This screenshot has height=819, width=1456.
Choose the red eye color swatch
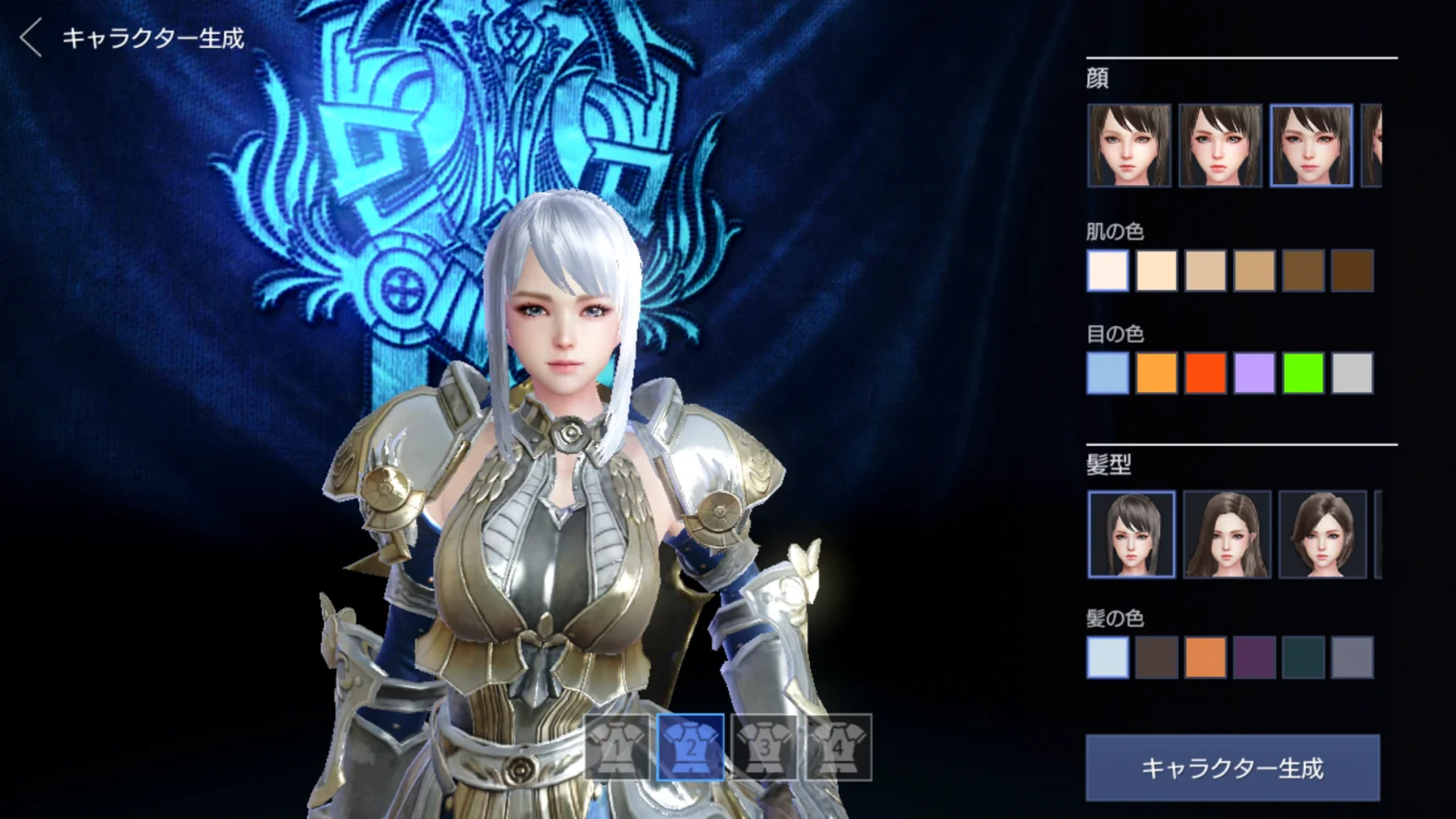click(1205, 373)
